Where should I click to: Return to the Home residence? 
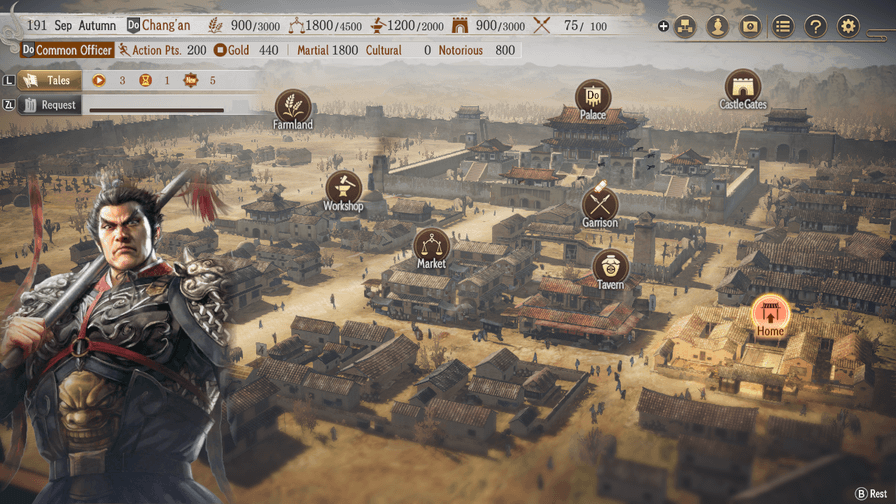tap(770, 313)
